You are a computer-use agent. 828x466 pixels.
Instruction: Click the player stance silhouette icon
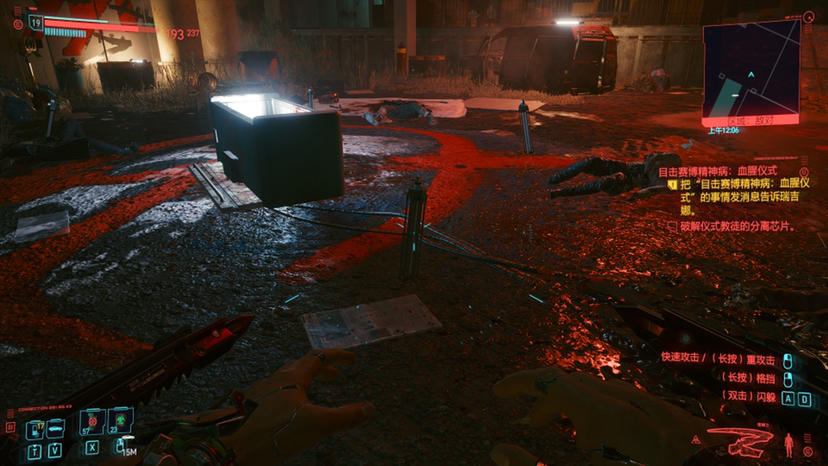pyautogui.click(x=790, y=441)
